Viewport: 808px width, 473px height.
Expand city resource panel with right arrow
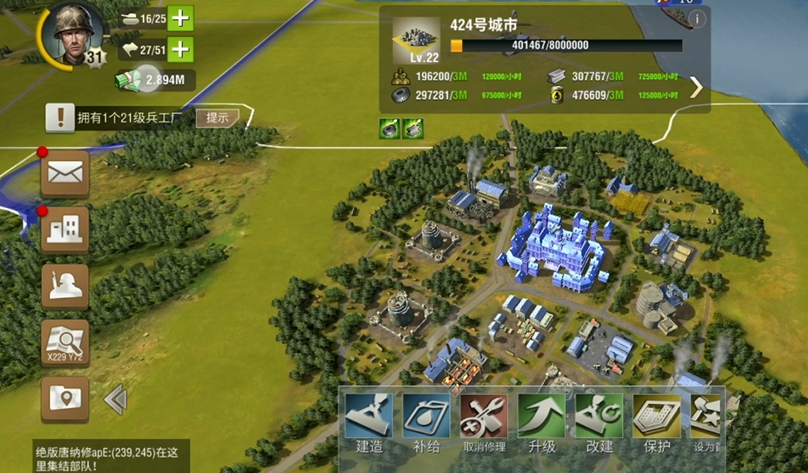(x=697, y=87)
